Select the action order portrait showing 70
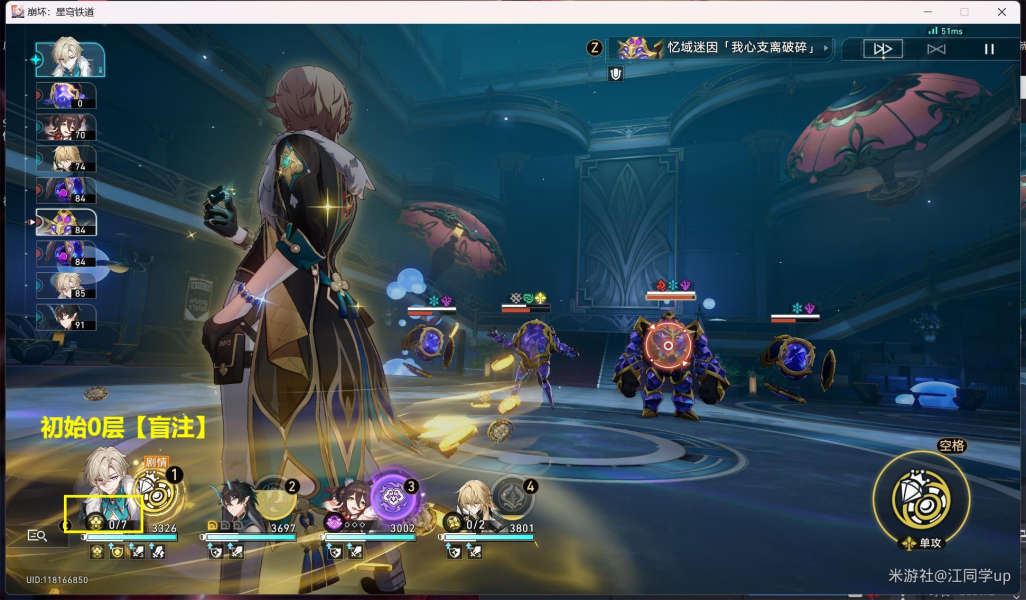Image resolution: width=1026 pixels, height=600 pixels. pyautogui.click(x=66, y=127)
